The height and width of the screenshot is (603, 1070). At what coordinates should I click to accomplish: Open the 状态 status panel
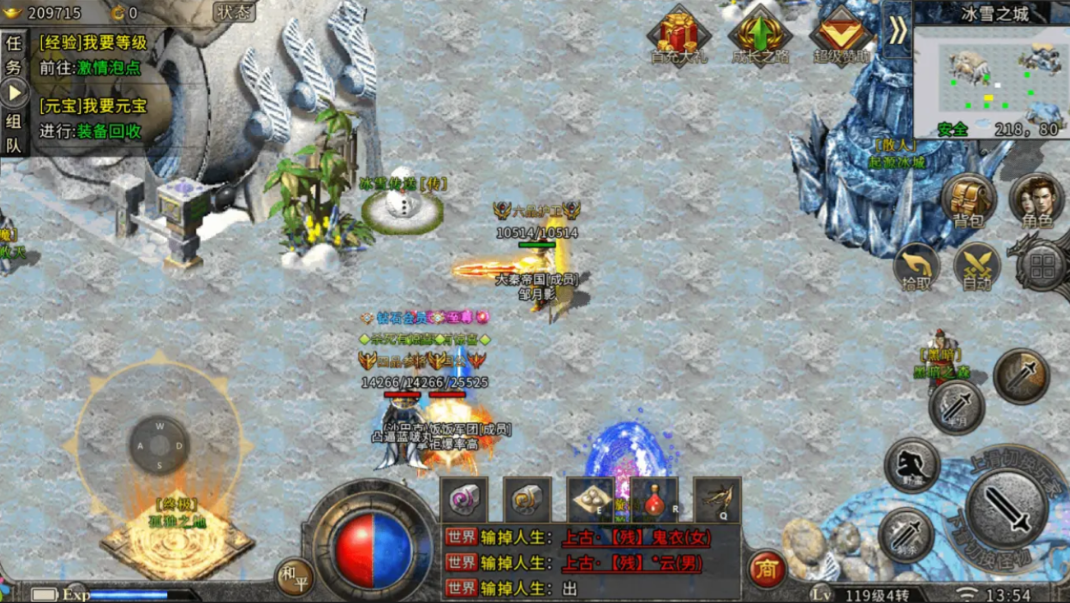click(235, 13)
